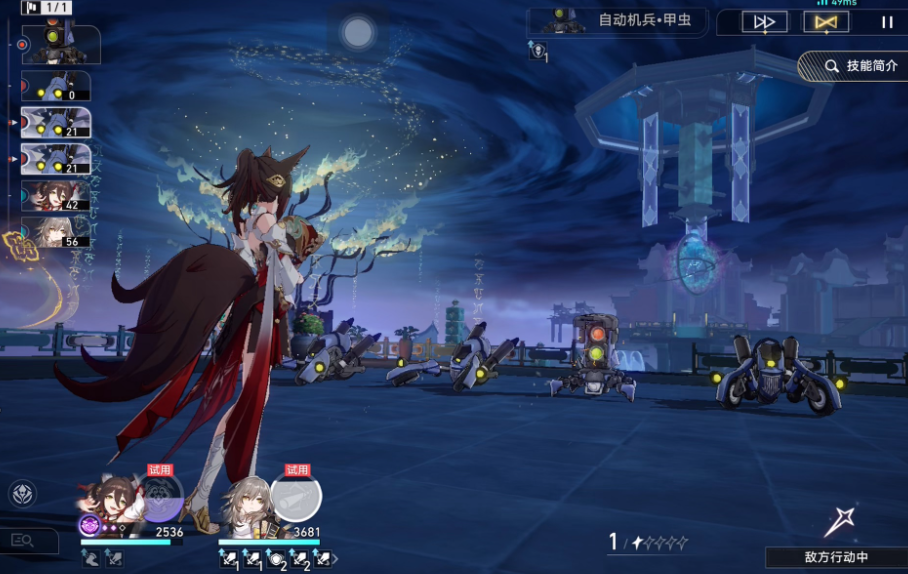Select the grey-haired character turn order portrait marked 56
The height and width of the screenshot is (574, 908).
tap(56, 232)
